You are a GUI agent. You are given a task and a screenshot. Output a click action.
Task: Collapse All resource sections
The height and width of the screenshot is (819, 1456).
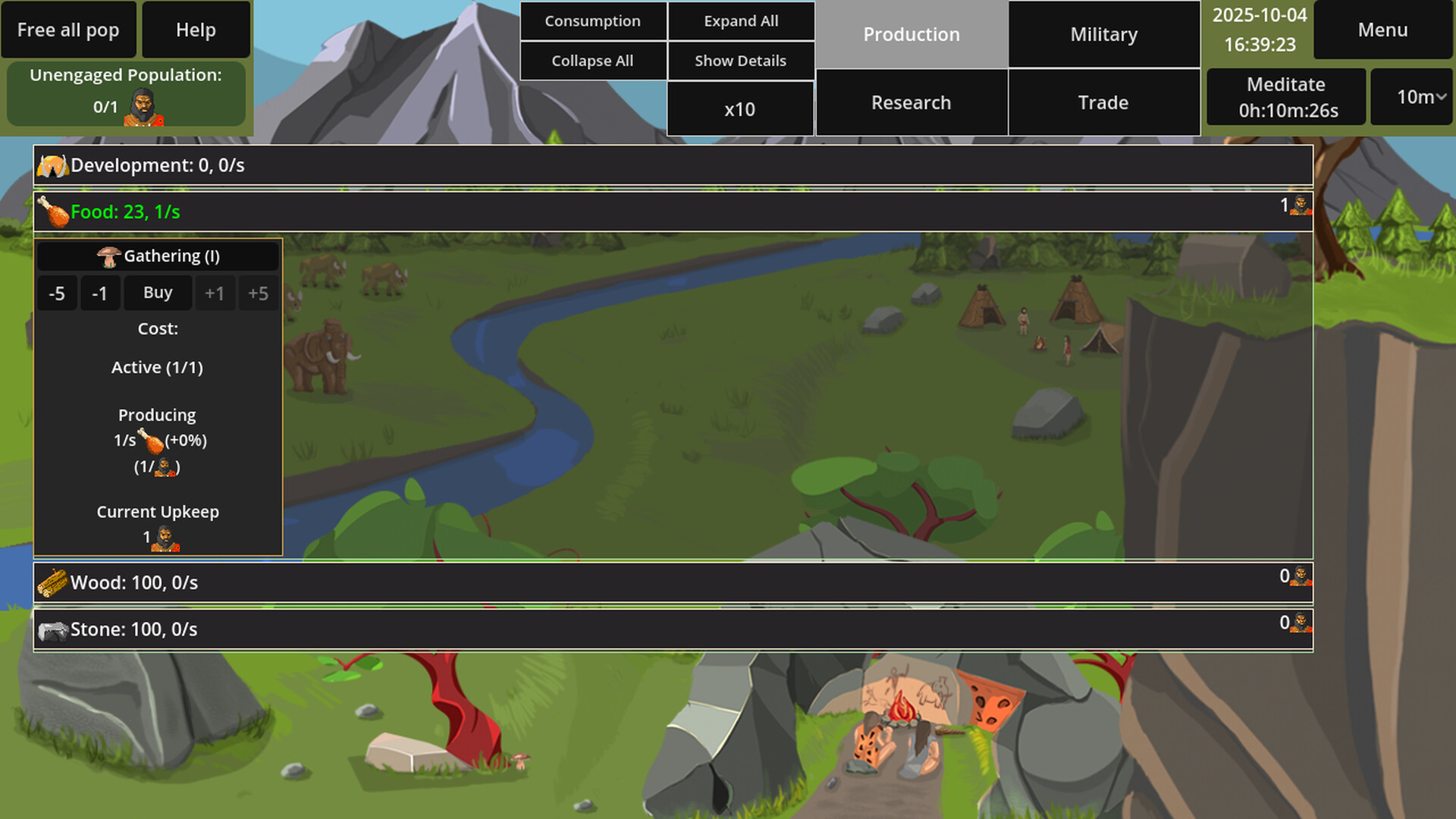click(x=592, y=61)
